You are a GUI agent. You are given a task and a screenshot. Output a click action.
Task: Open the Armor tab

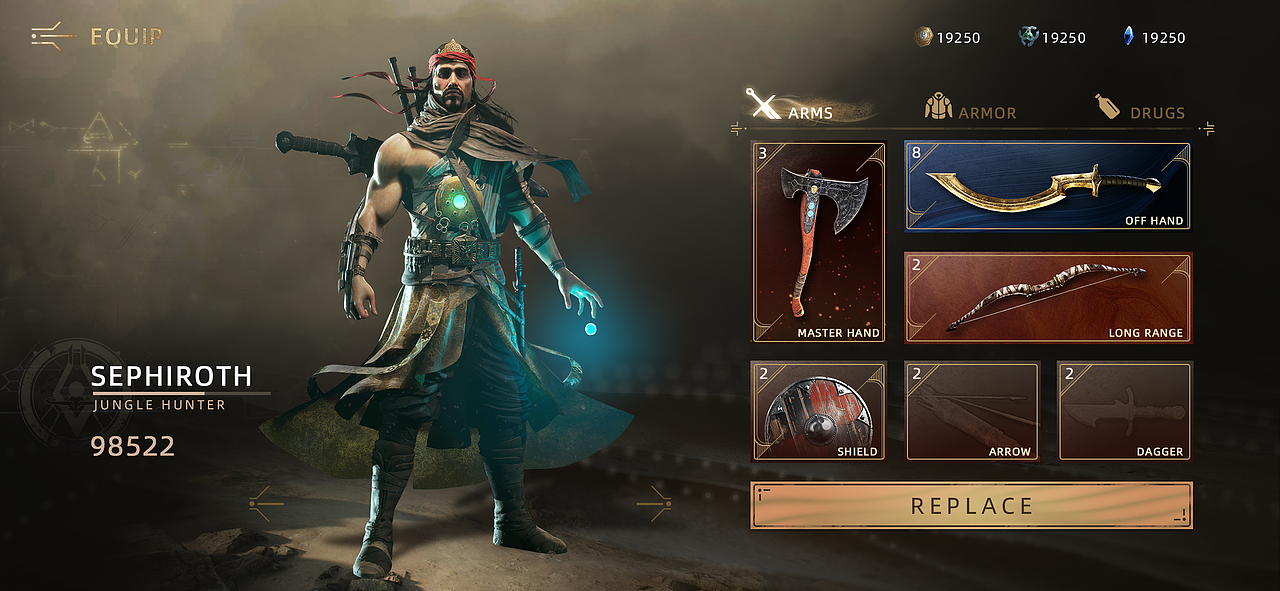970,108
